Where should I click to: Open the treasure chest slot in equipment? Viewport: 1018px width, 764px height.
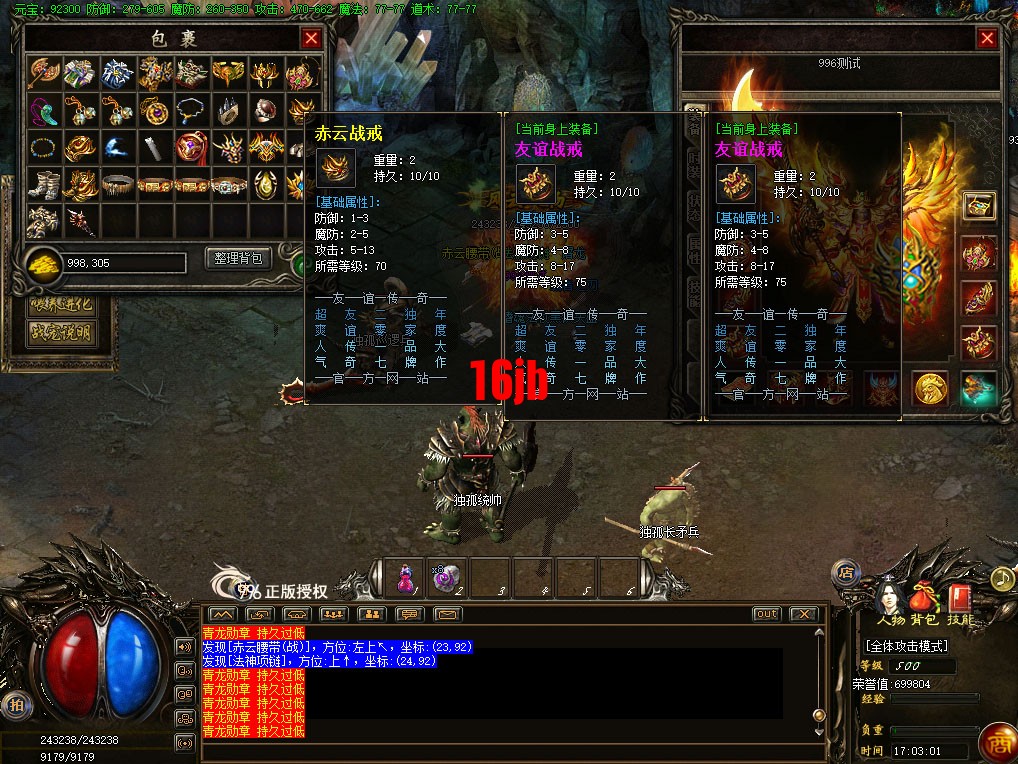tap(978, 206)
